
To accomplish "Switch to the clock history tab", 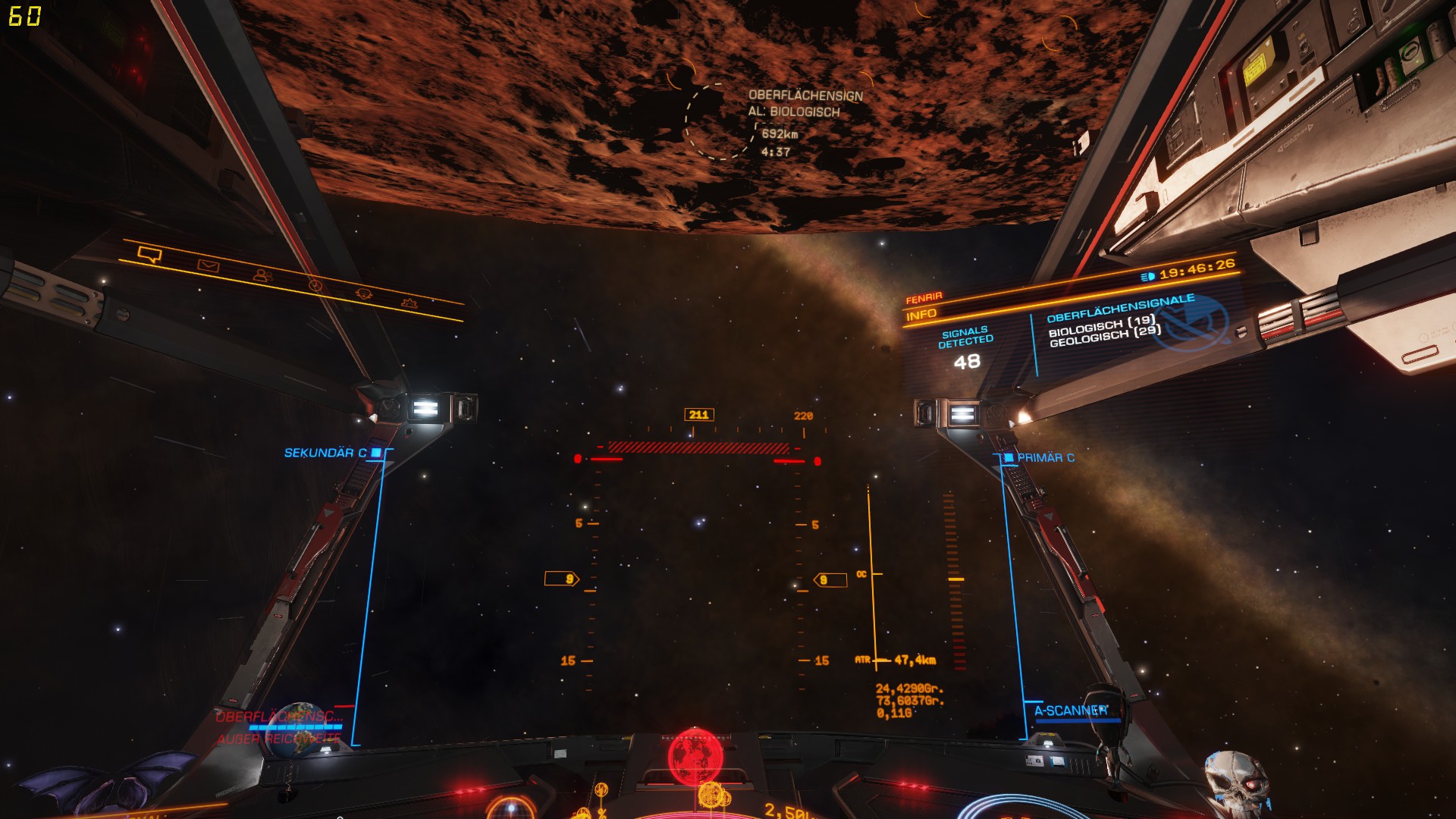I will coord(315,285).
